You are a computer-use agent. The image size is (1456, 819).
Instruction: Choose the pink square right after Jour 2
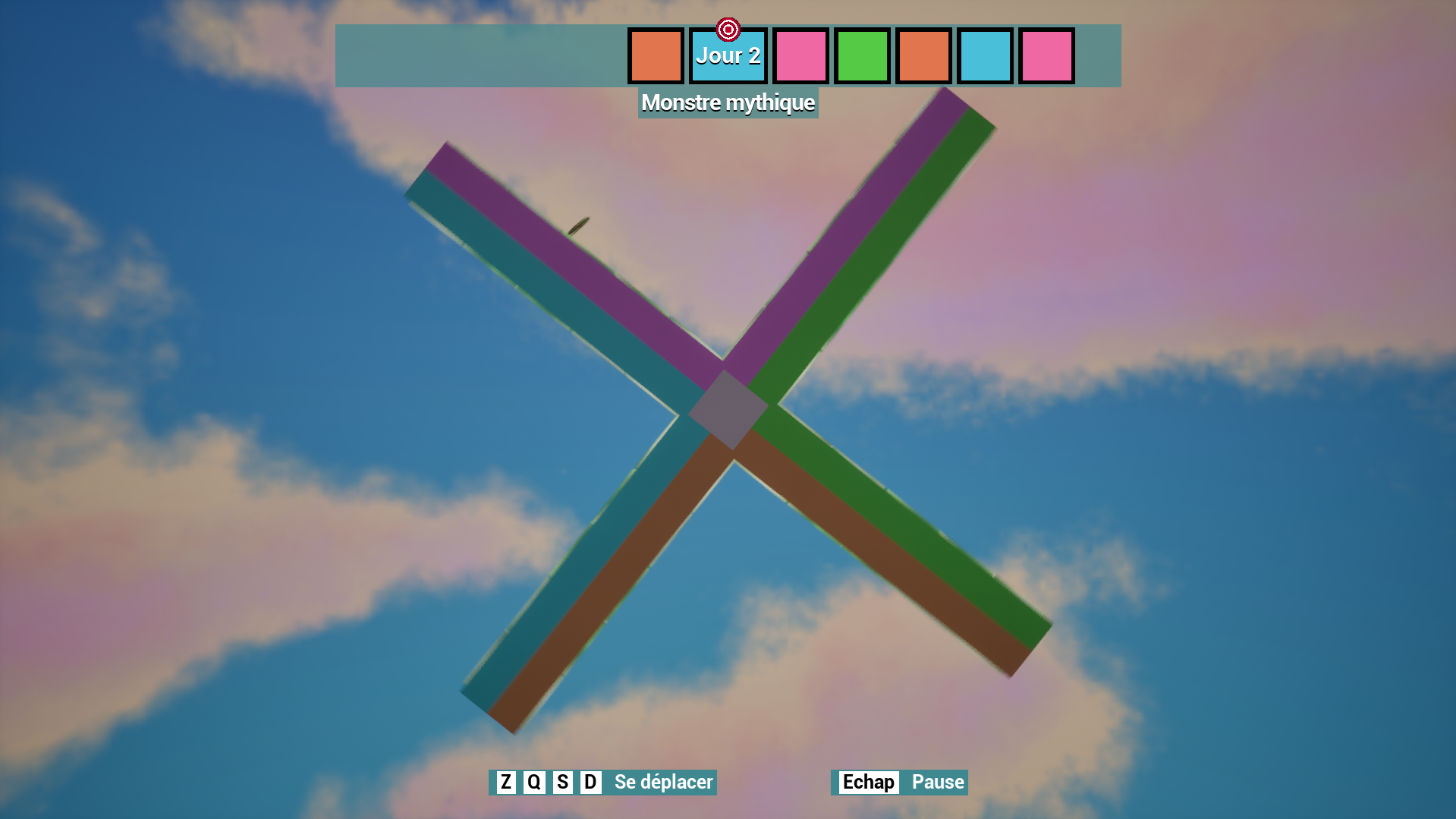800,56
